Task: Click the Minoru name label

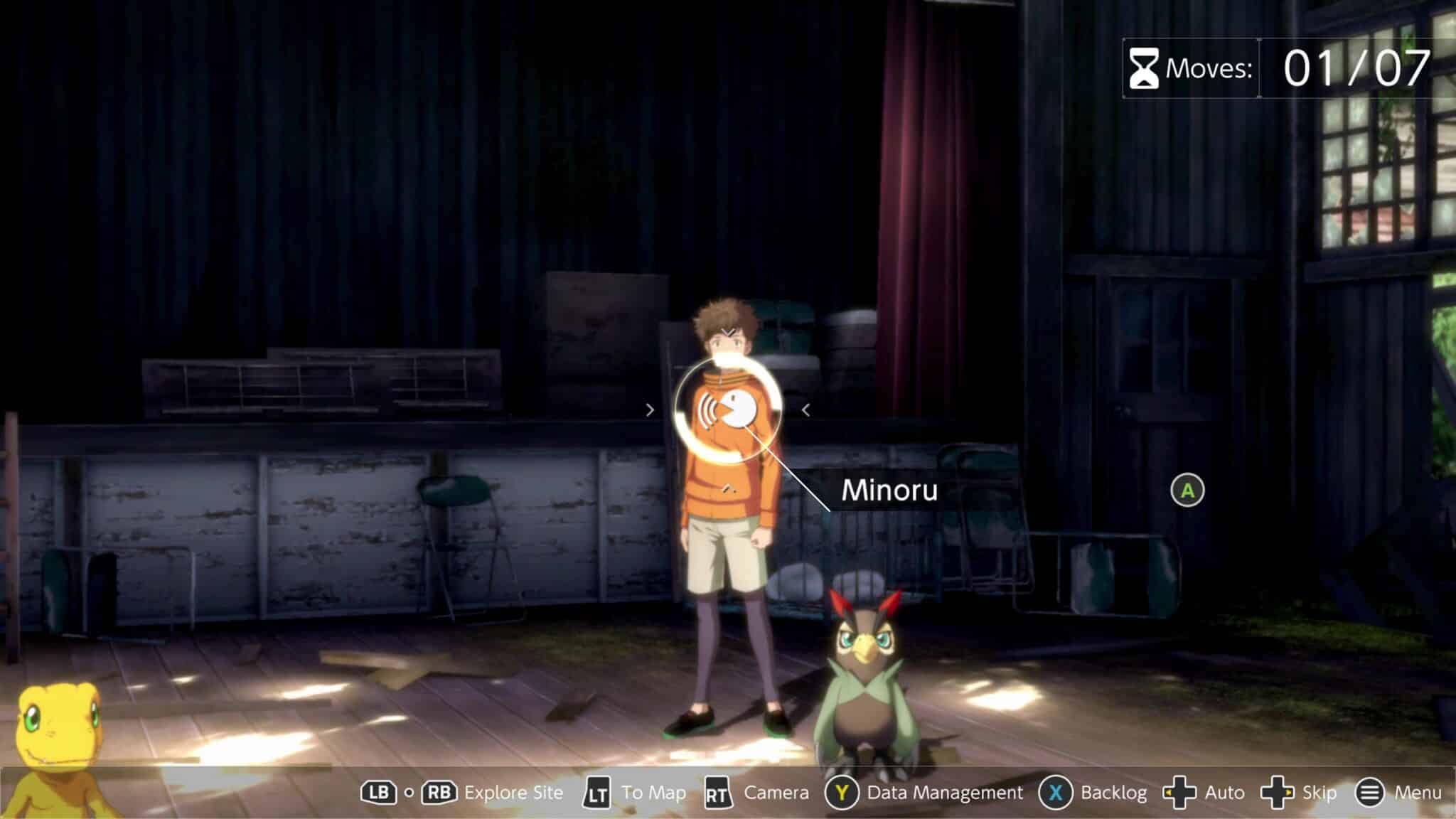Action: 889,491
